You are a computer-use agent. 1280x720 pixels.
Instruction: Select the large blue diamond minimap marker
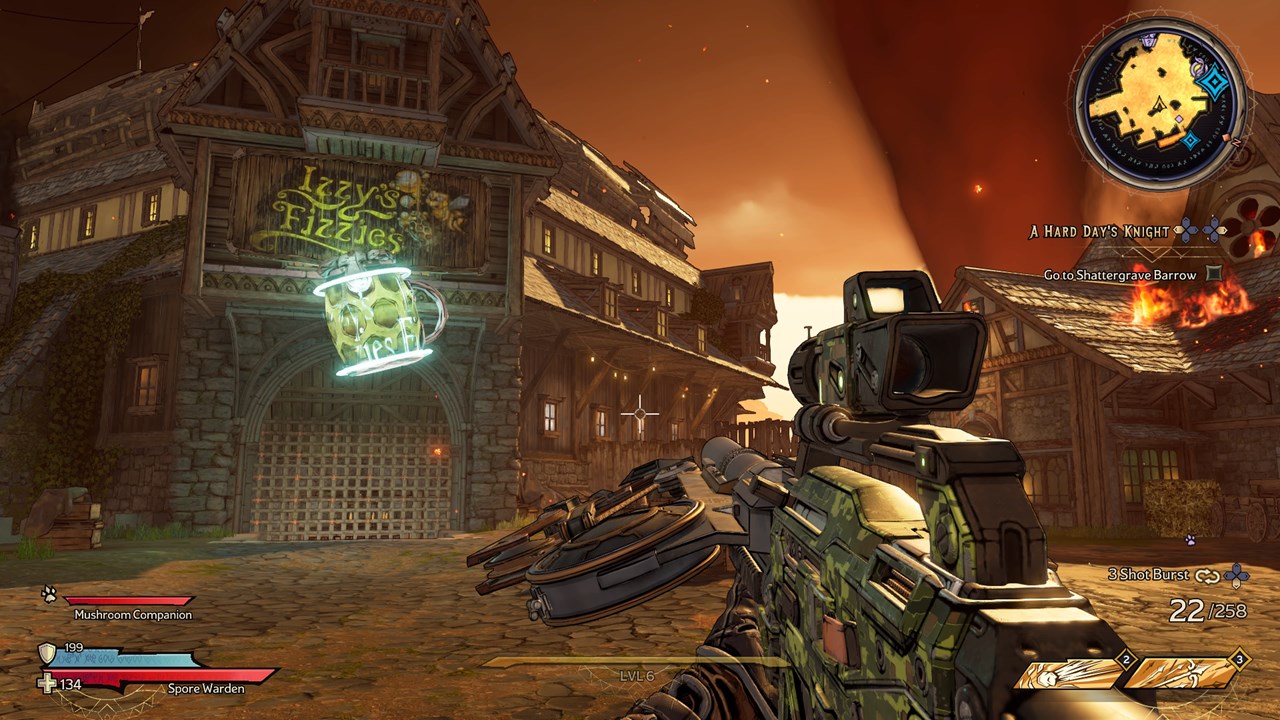(x=1213, y=83)
